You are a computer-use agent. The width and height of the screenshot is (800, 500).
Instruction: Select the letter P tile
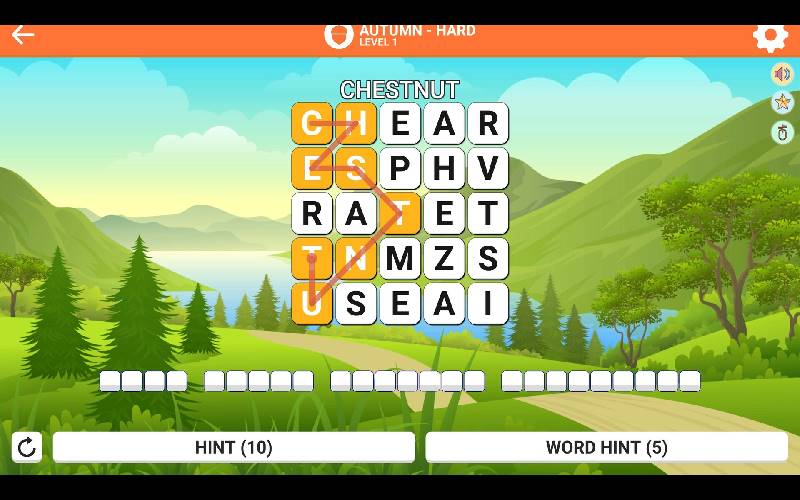[400, 169]
